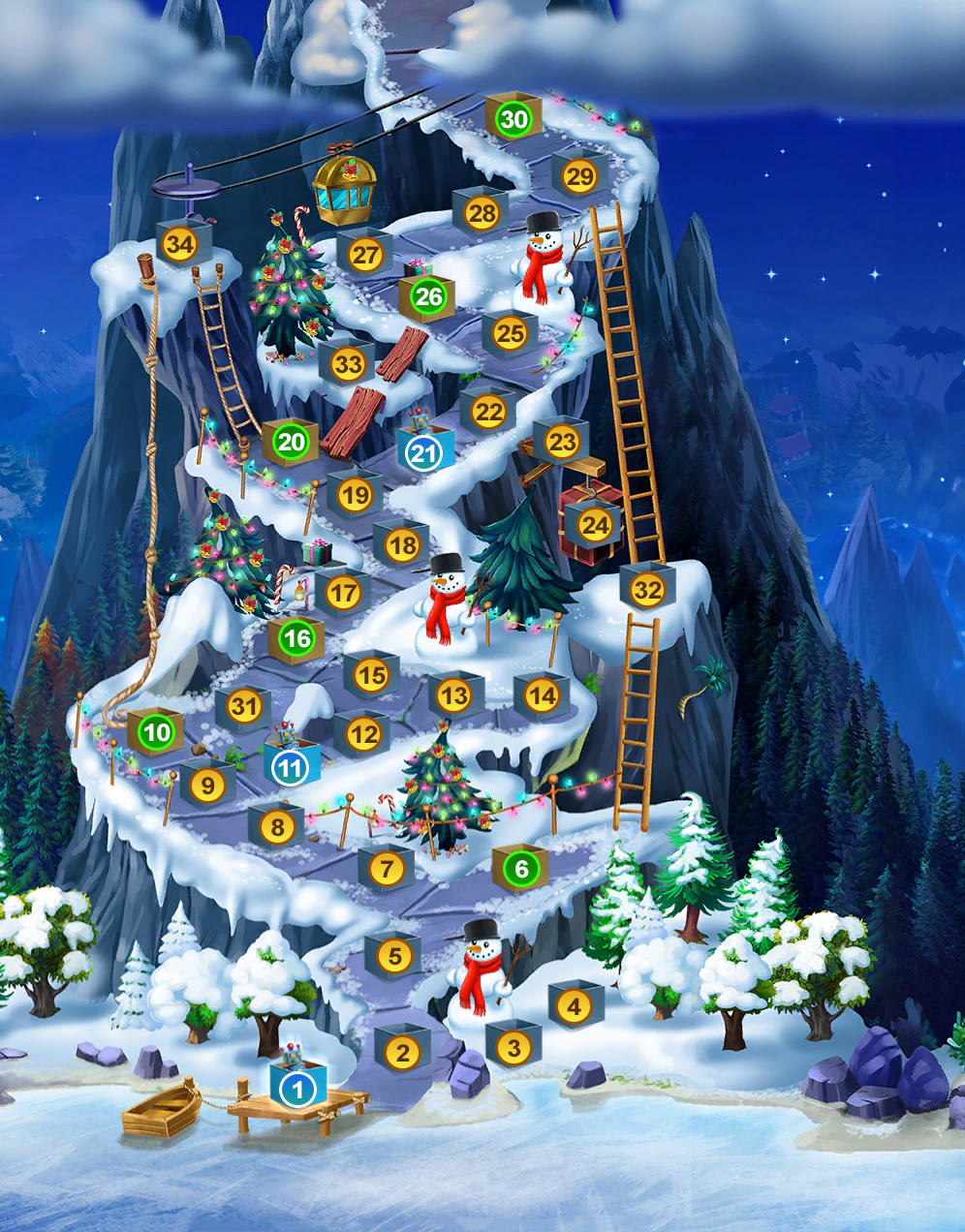This screenshot has height=1232, width=965.
Task: Open level 6 green node
Action: pyautogui.click(x=521, y=868)
